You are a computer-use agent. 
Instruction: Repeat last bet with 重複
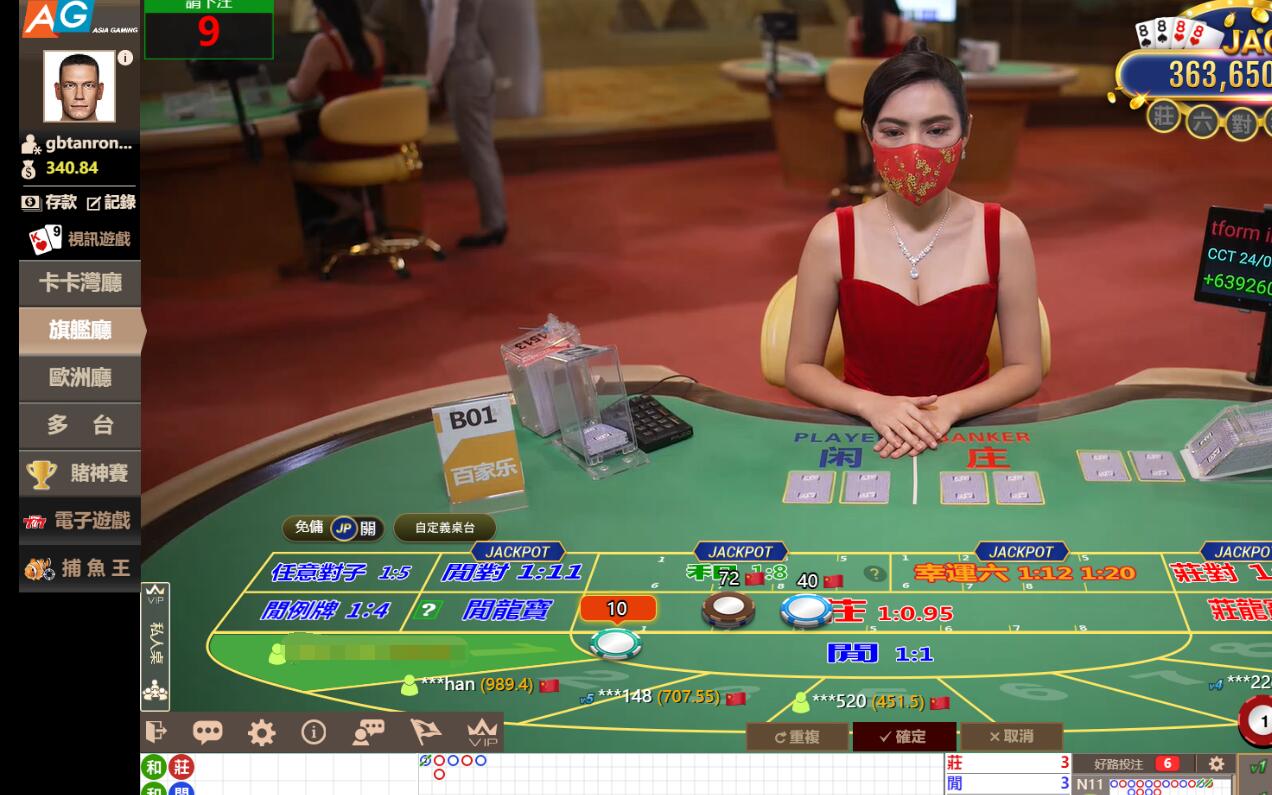(x=797, y=737)
